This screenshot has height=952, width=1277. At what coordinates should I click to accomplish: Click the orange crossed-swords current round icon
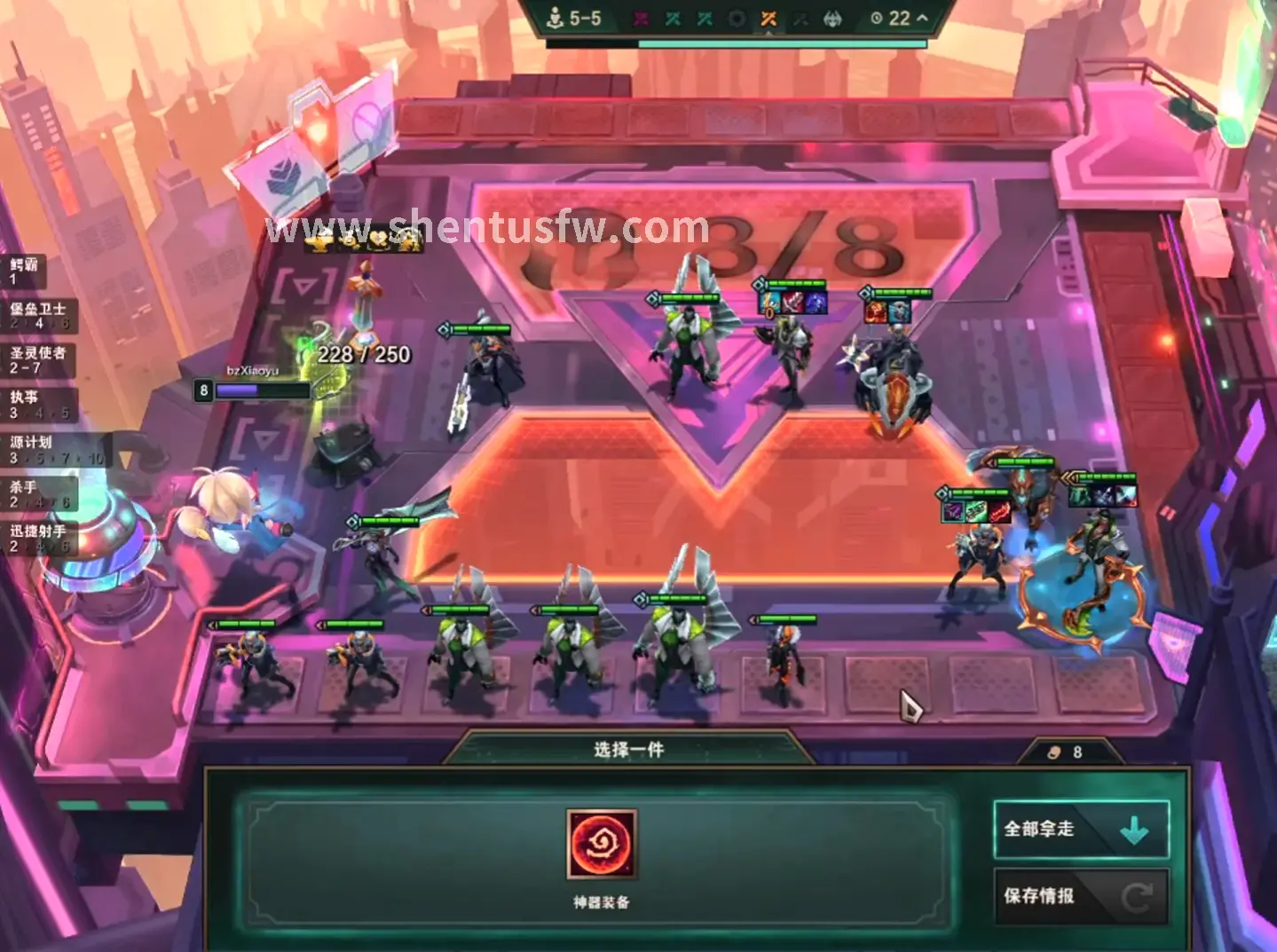tap(769, 19)
